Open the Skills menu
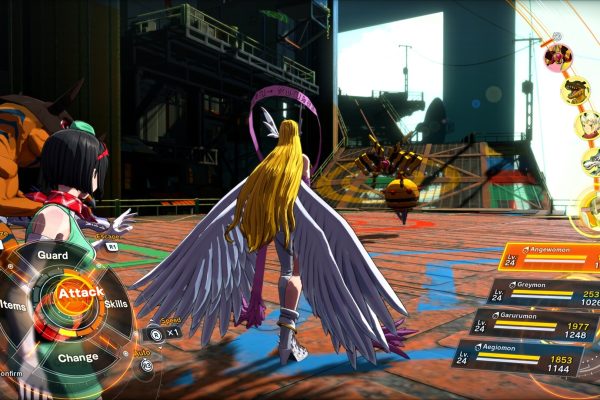 pos(116,303)
